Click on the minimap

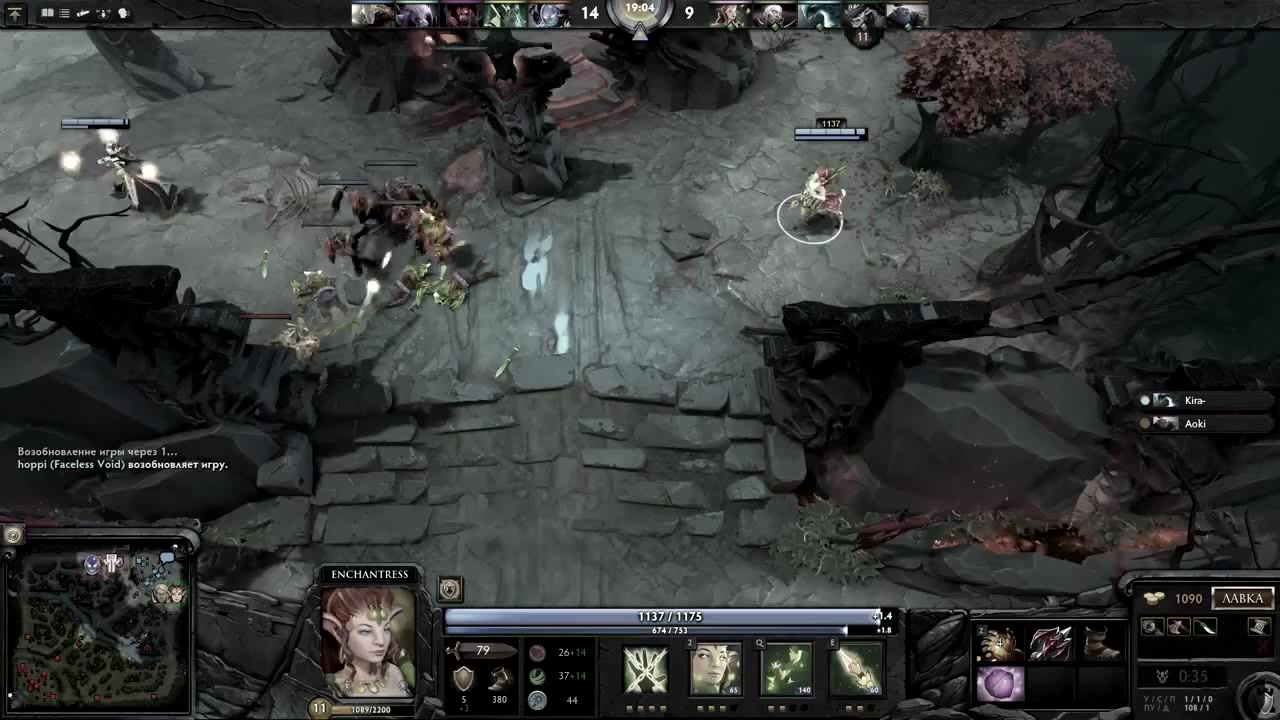point(98,630)
